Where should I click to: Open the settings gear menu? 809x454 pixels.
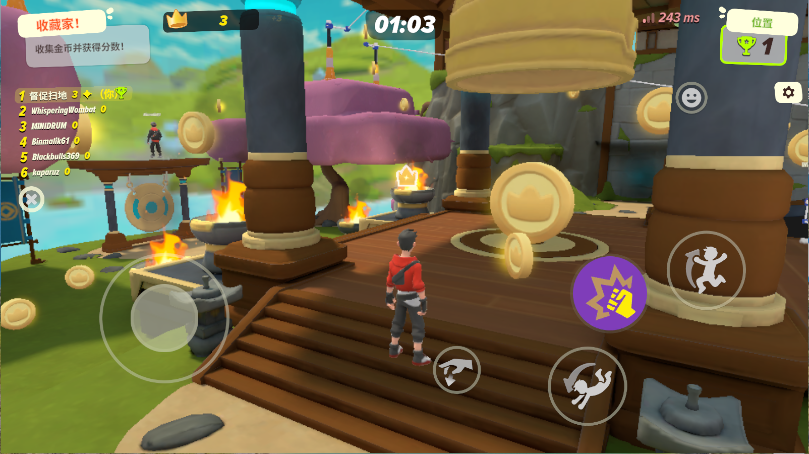click(788, 93)
